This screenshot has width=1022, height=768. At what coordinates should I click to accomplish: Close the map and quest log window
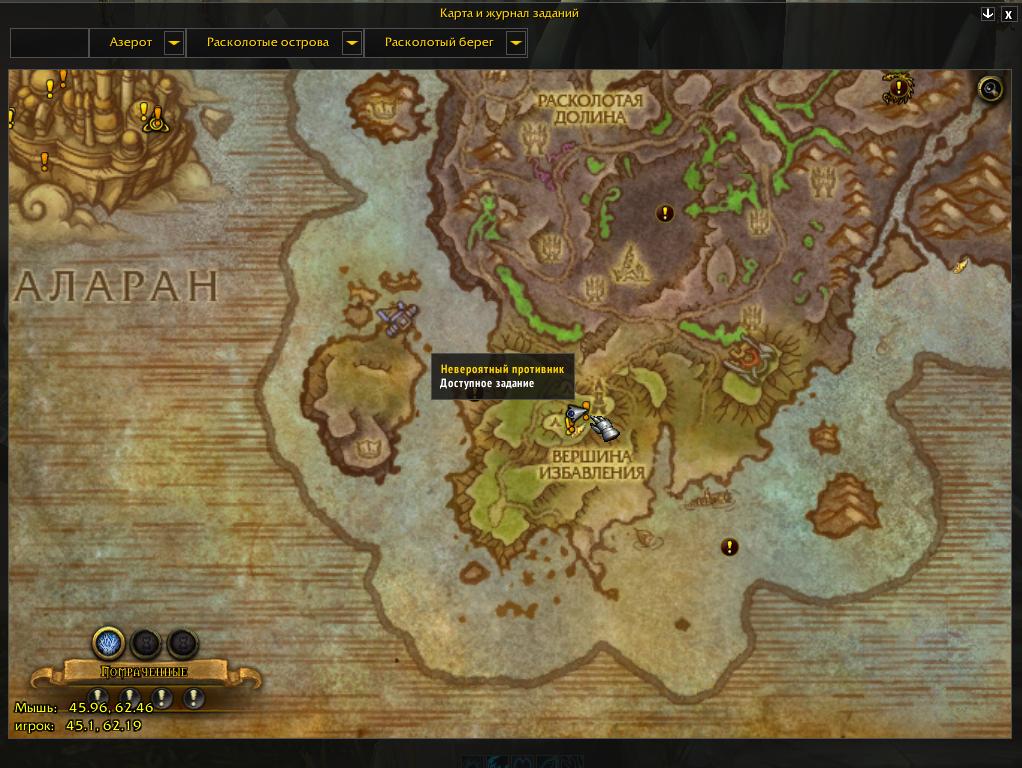click(x=1009, y=14)
